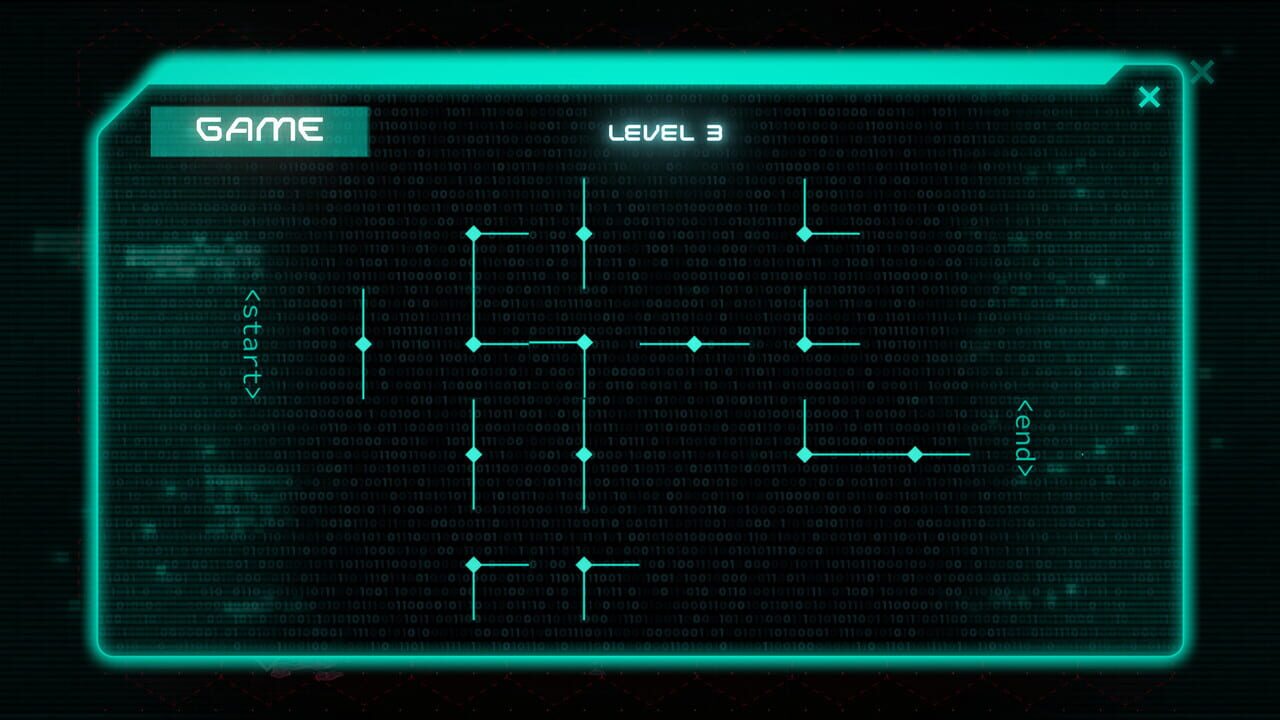This screenshot has width=1280, height=720.
Task: Toggle the lower node on the central vertical wire
Action: click(583, 455)
